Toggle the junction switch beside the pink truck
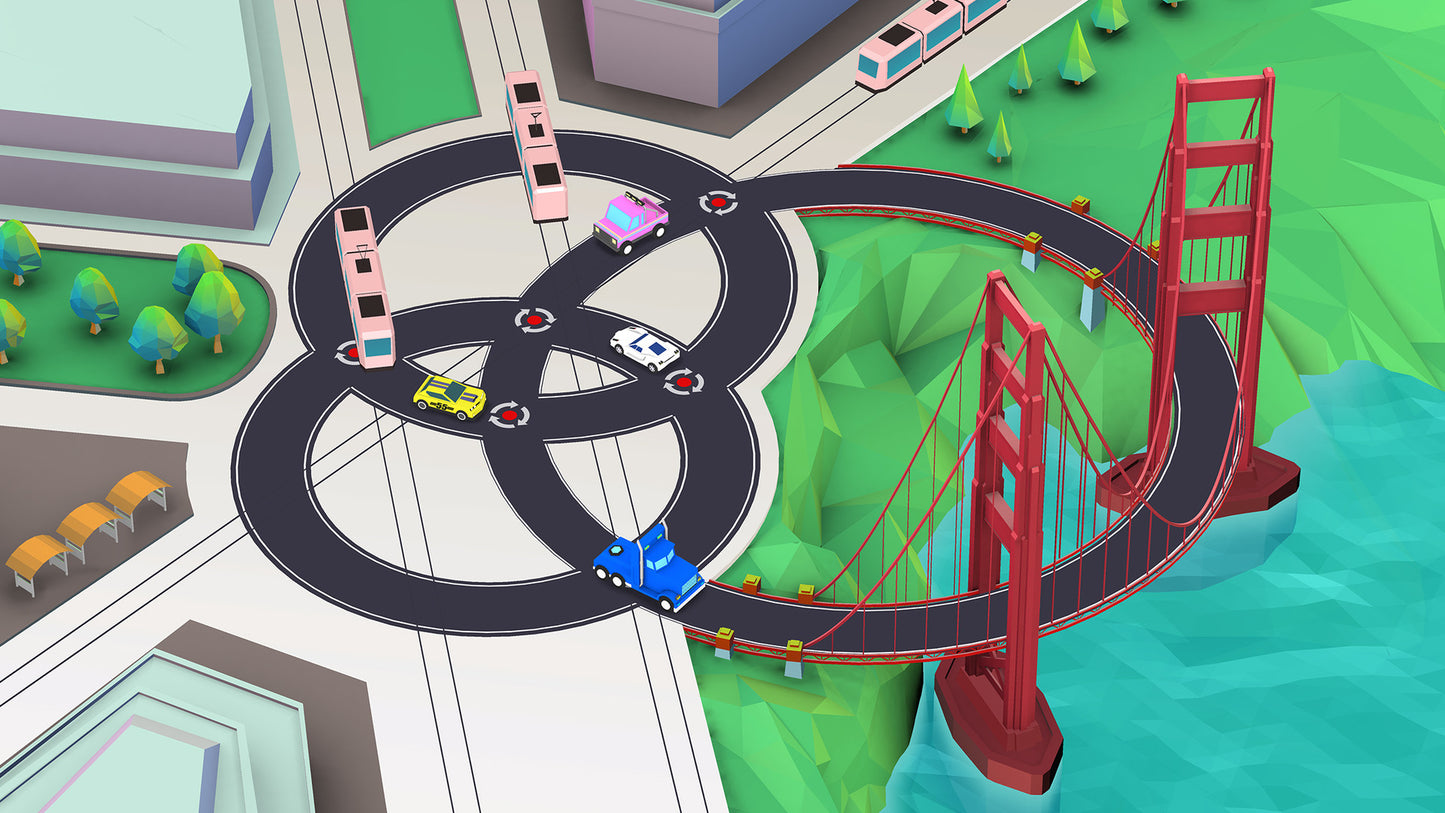 pos(717,202)
